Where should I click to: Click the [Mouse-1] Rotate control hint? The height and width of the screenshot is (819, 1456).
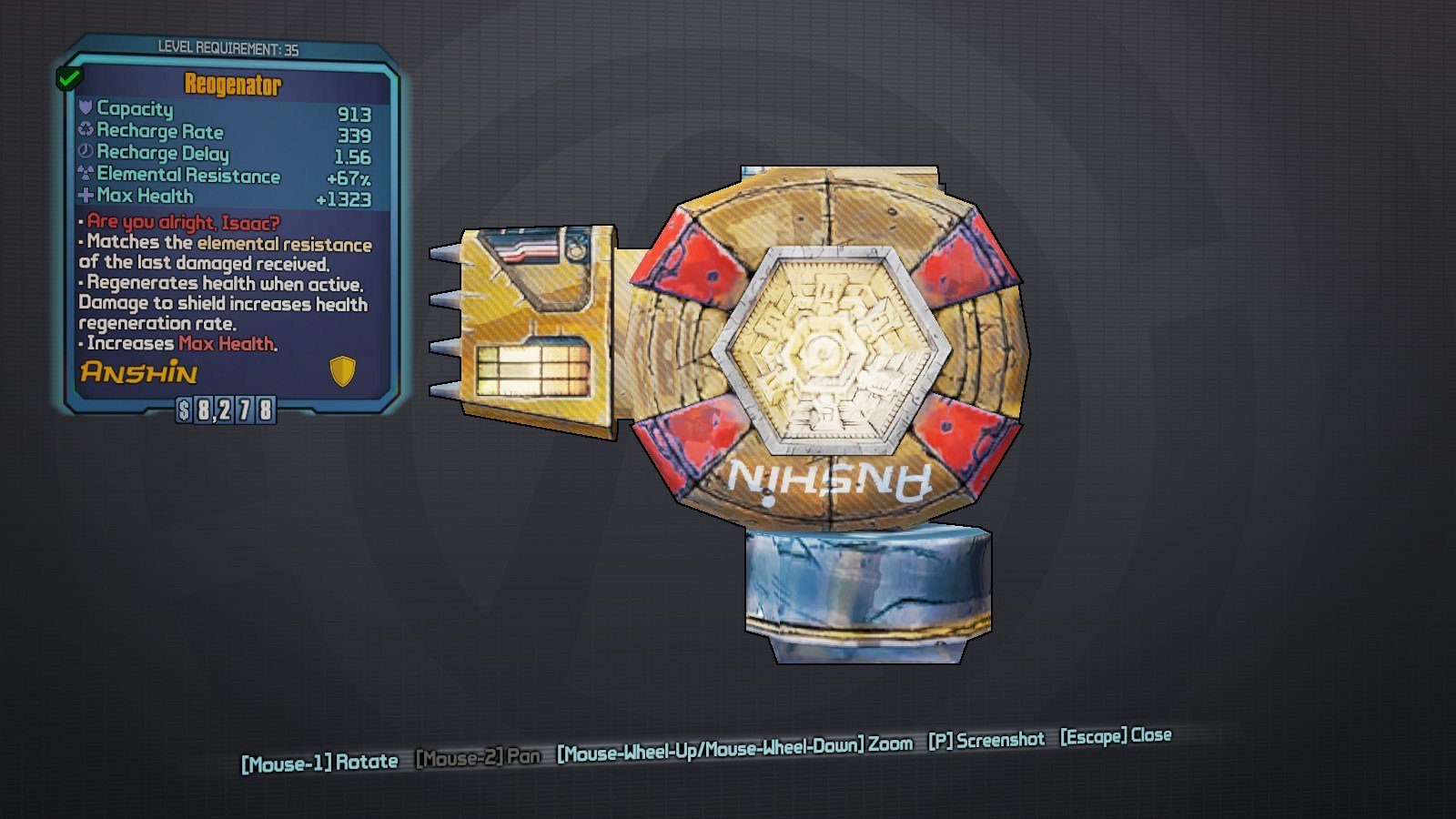pyautogui.click(x=318, y=761)
